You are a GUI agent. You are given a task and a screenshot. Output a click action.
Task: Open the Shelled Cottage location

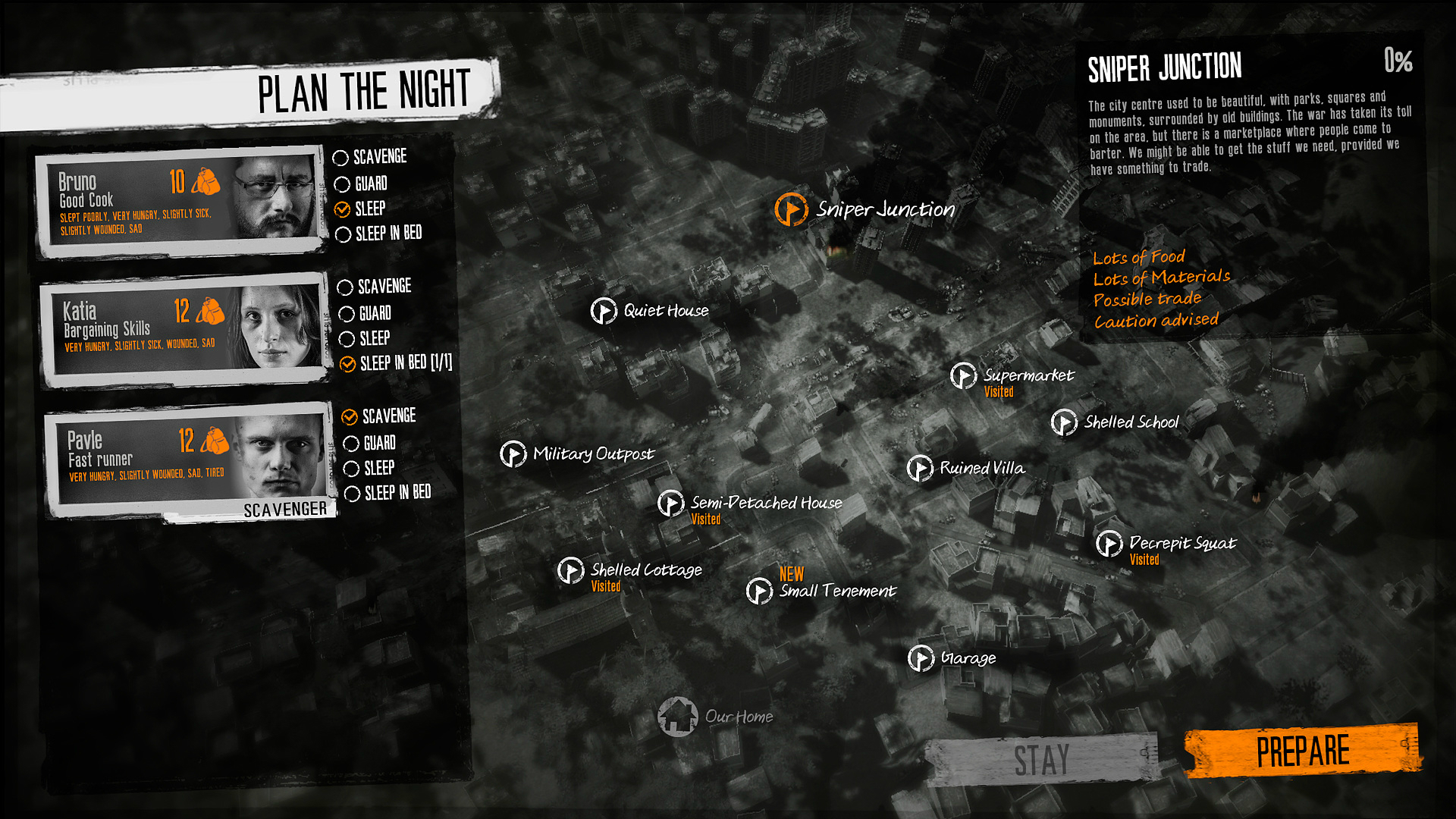(x=571, y=570)
